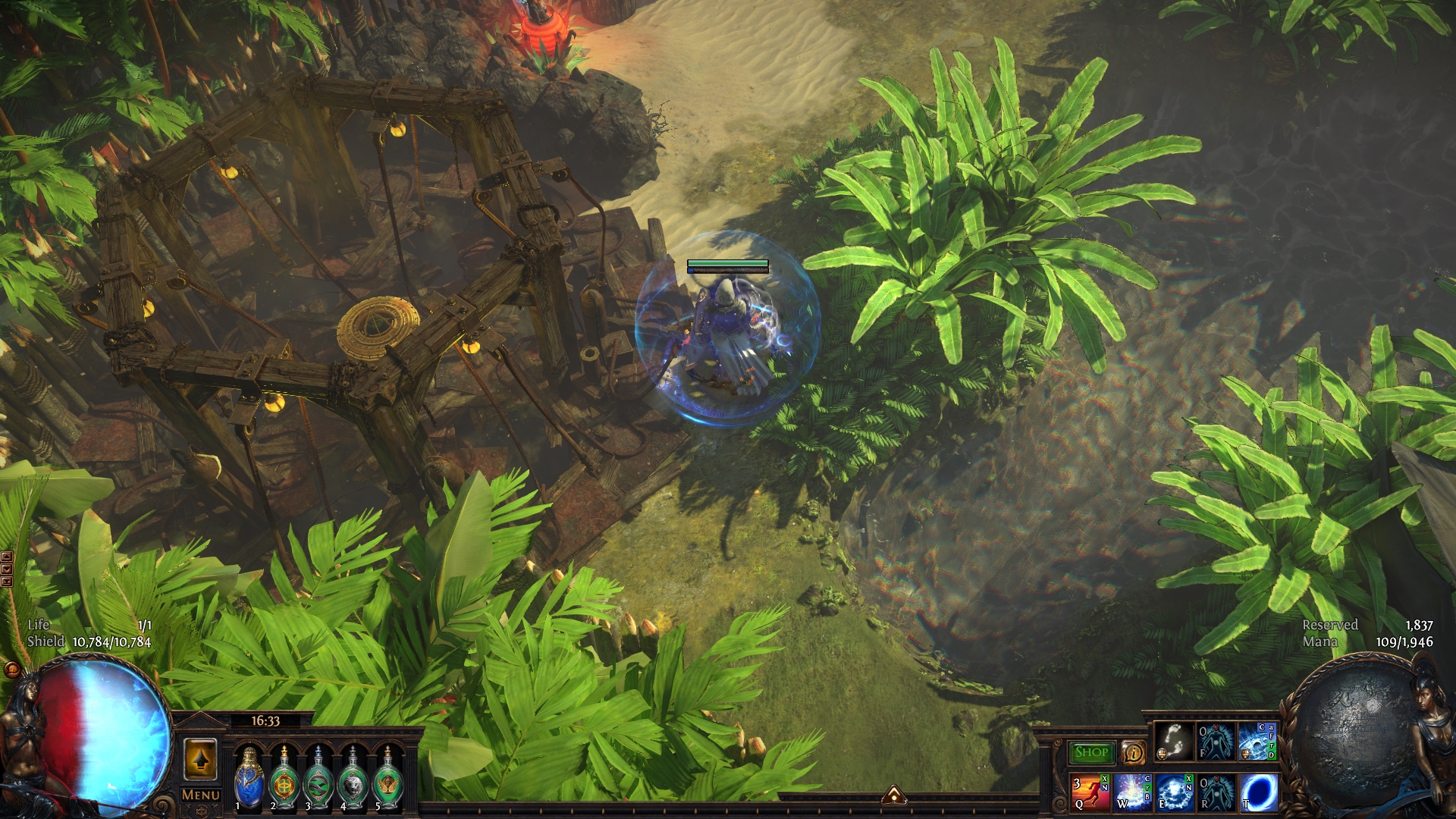Open the chat bubble icon above life orb
1456x819 pixels.
click(12, 670)
